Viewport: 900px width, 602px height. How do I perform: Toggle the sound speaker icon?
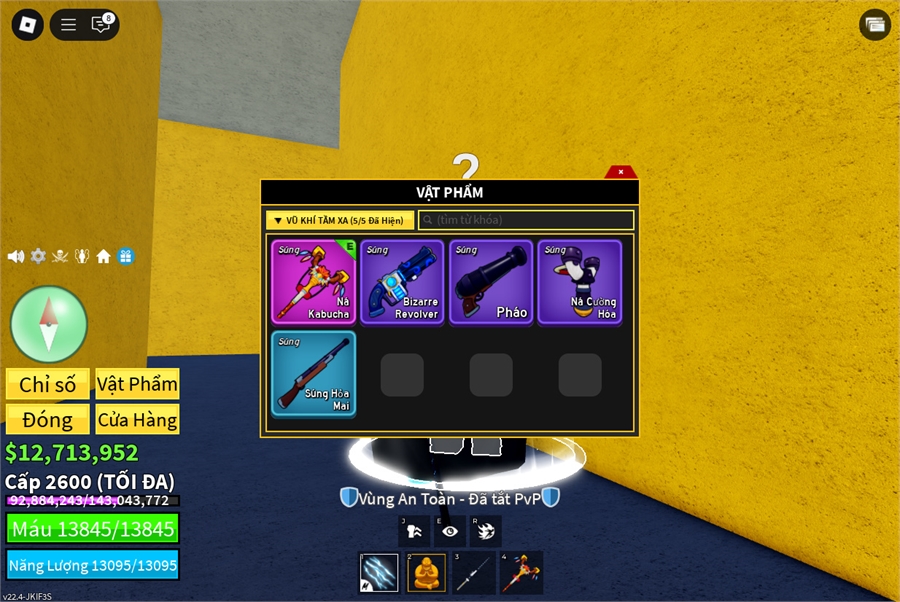pyautogui.click(x=16, y=256)
